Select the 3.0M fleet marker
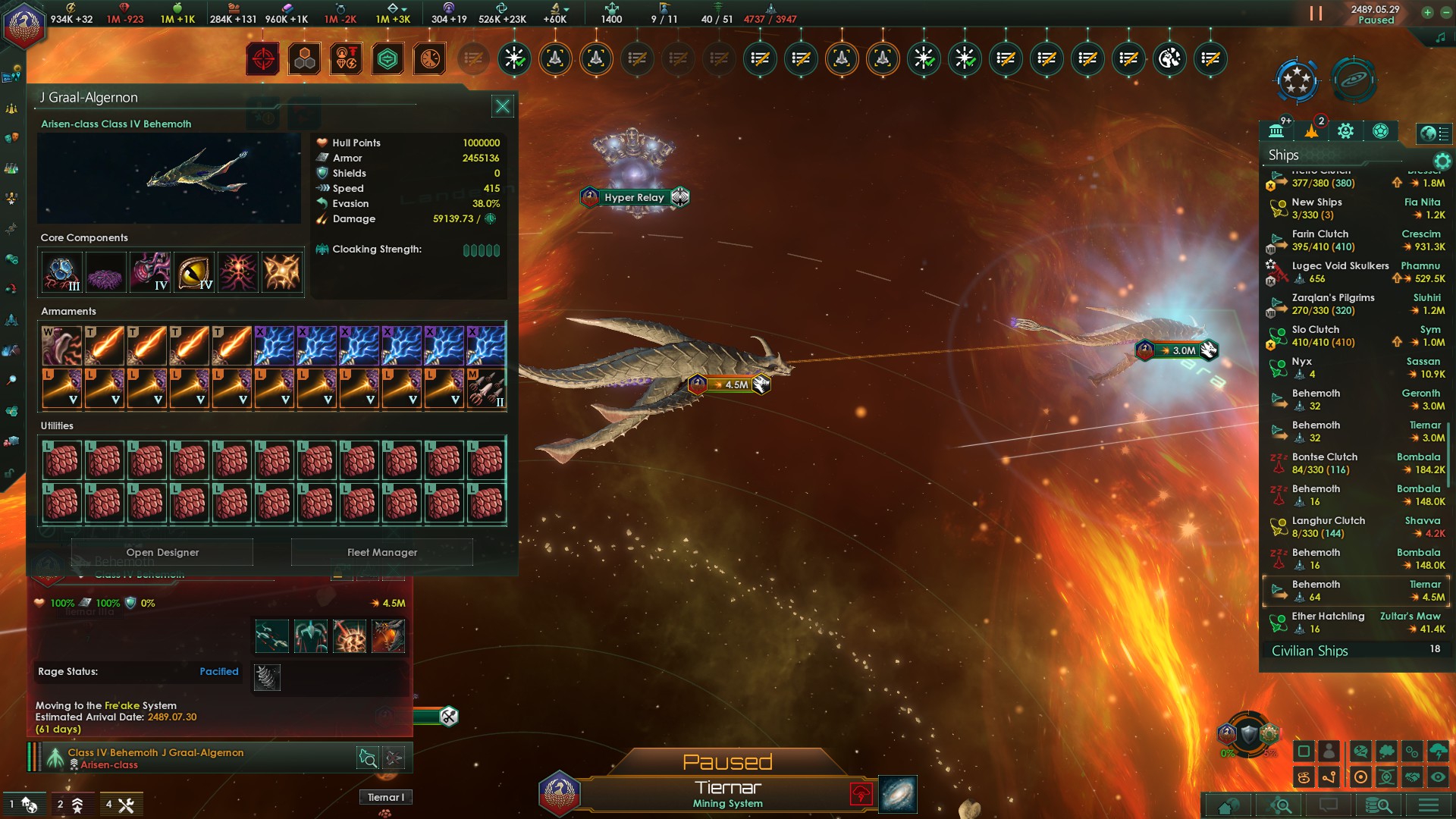Viewport: 1456px width, 819px height. click(x=1177, y=350)
